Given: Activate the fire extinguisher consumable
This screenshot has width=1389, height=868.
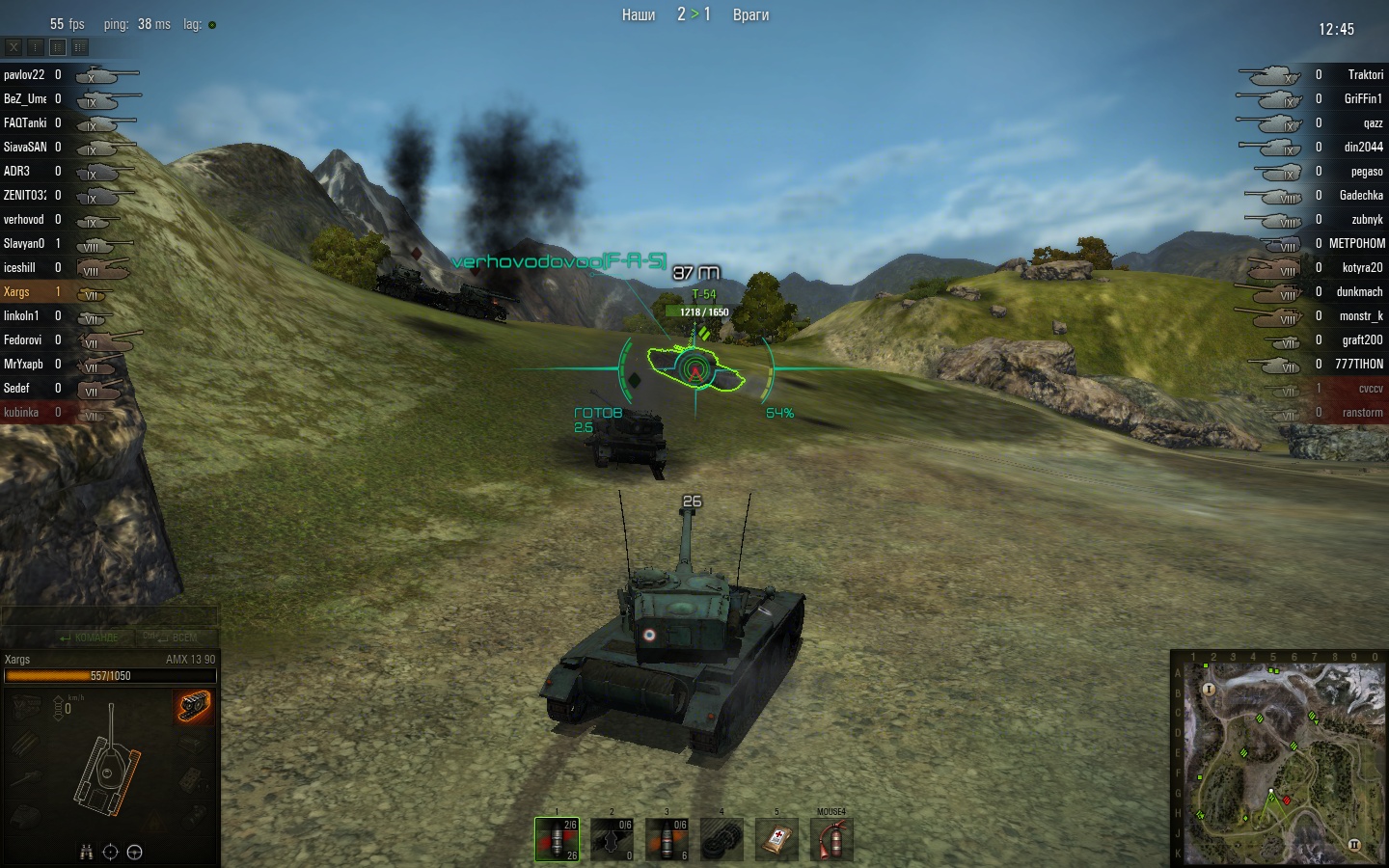Looking at the screenshot, I should [x=831, y=839].
